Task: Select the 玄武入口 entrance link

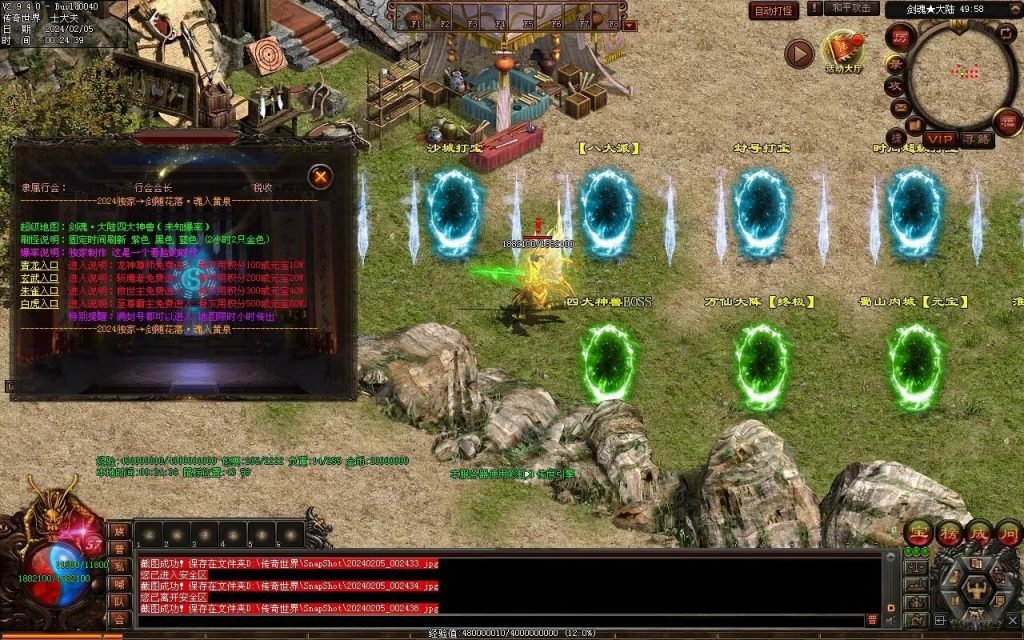Action: [x=40, y=278]
